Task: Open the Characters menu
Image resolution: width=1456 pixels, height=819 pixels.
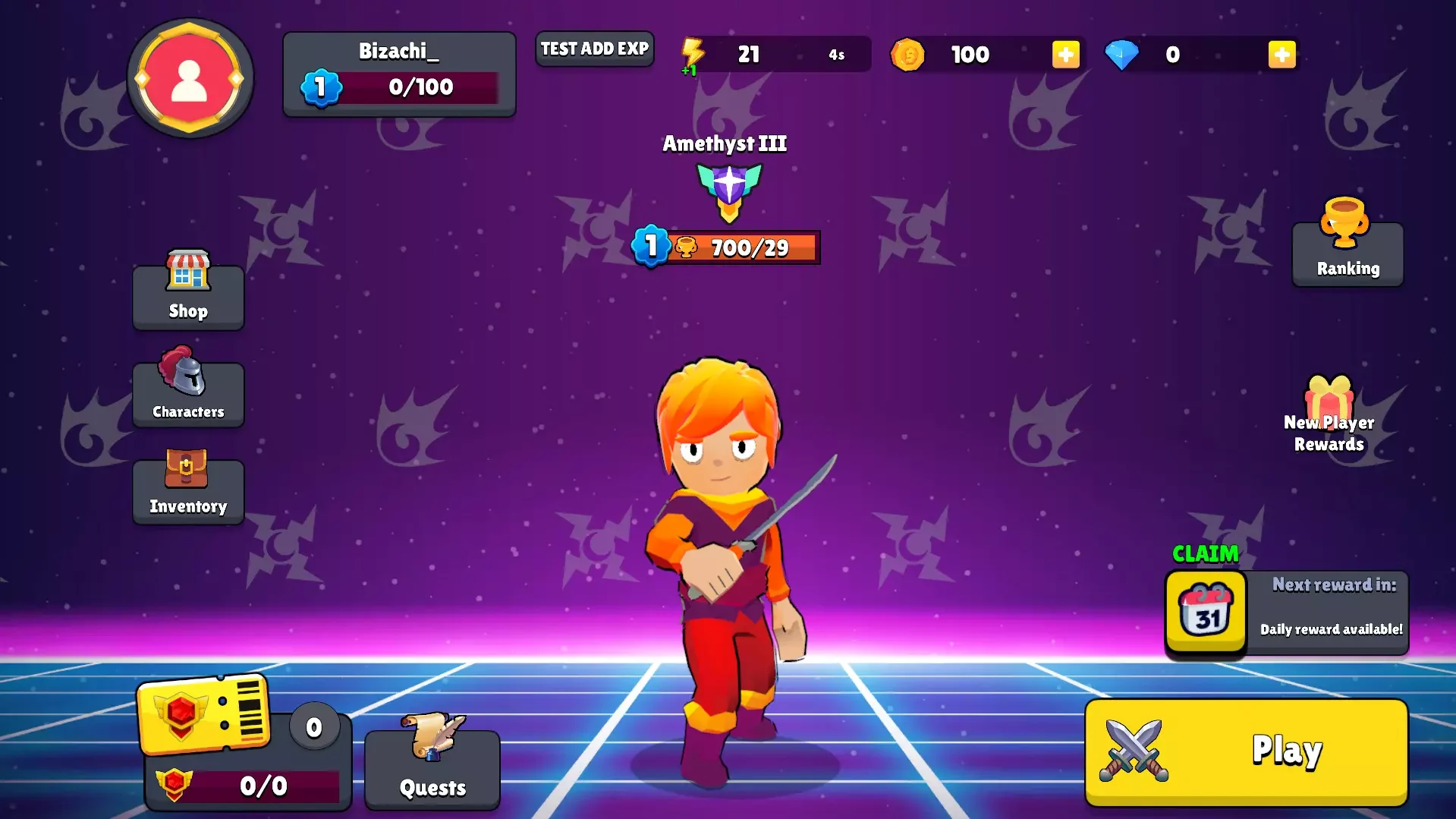Action: click(188, 389)
